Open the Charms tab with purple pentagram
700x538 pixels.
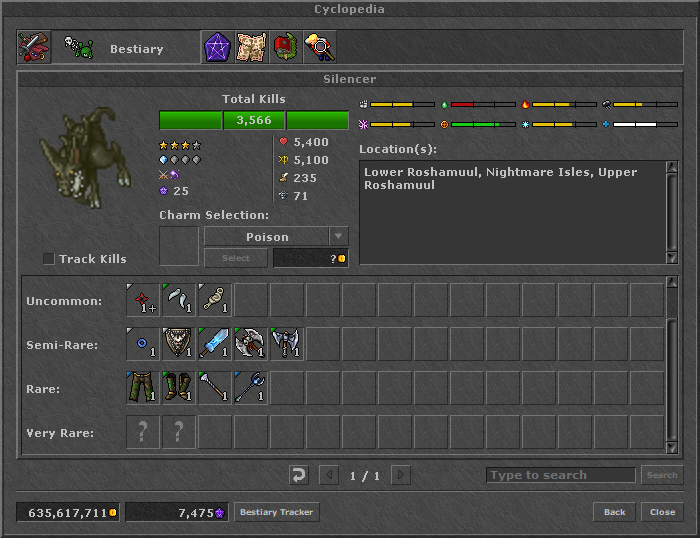(x=217, y=48)
